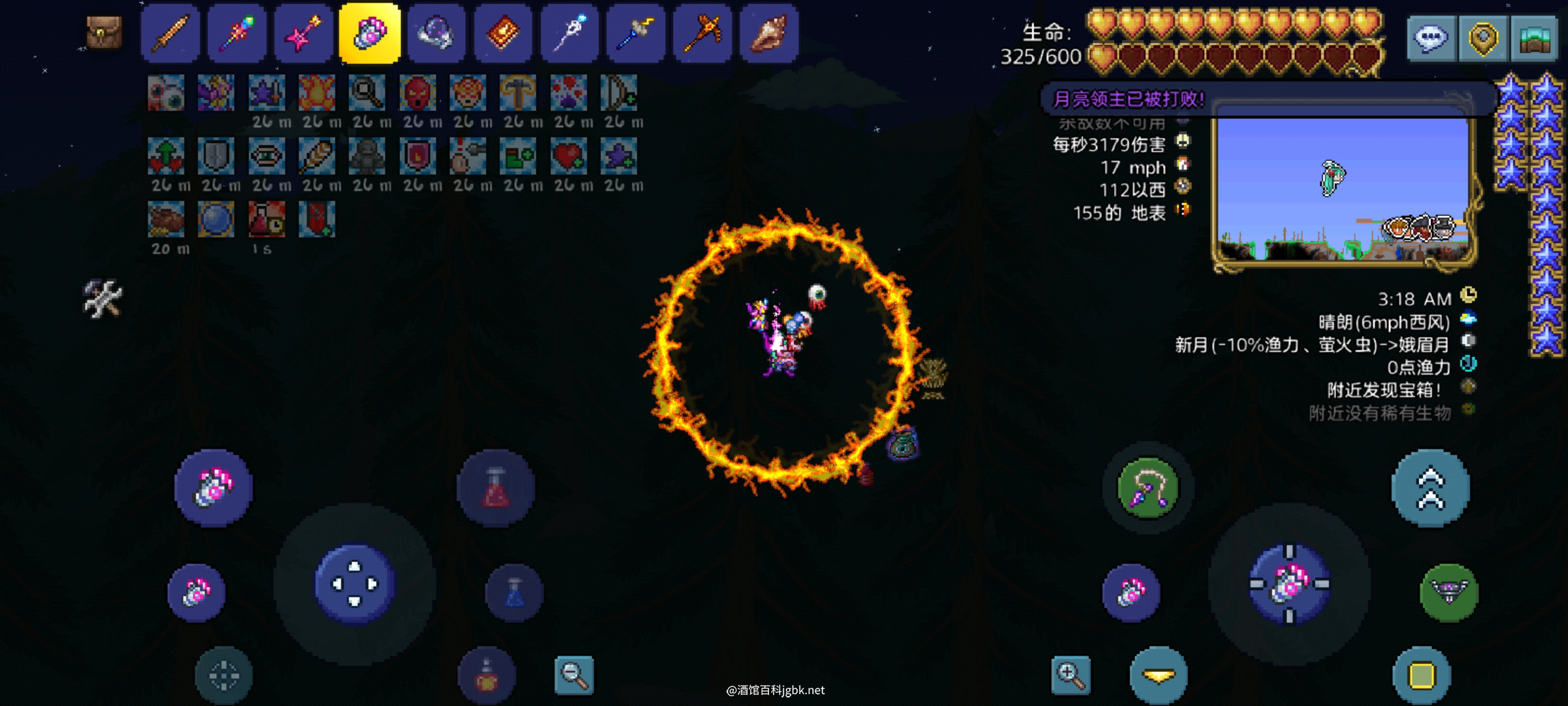Select the rainbow rod hotbar slot
Viewport: 1568px width, 706px height.
point(237,33)
